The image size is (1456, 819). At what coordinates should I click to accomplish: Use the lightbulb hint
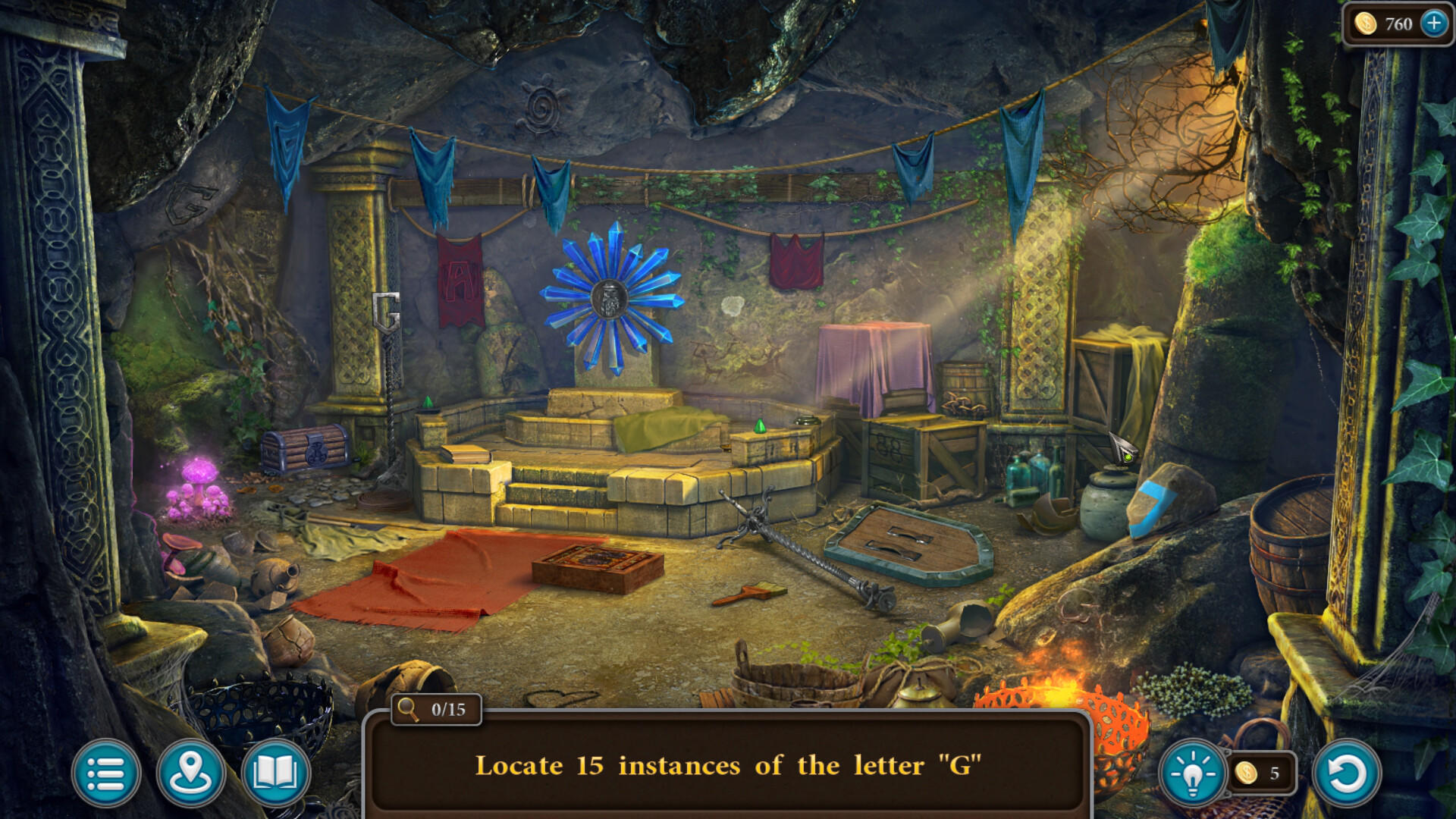coord(1193,770)
